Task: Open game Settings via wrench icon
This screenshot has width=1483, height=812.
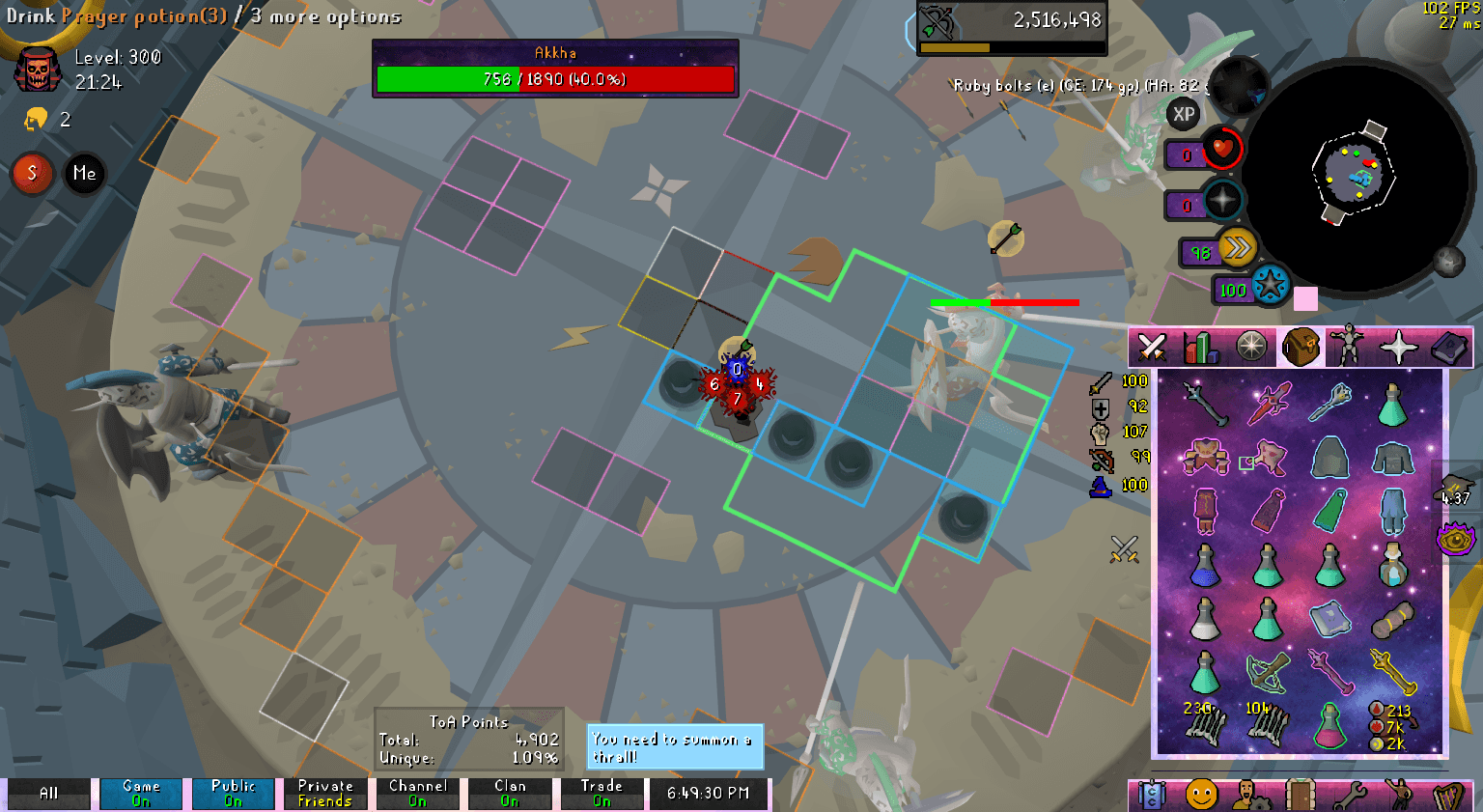Action: click(1351, 792)
